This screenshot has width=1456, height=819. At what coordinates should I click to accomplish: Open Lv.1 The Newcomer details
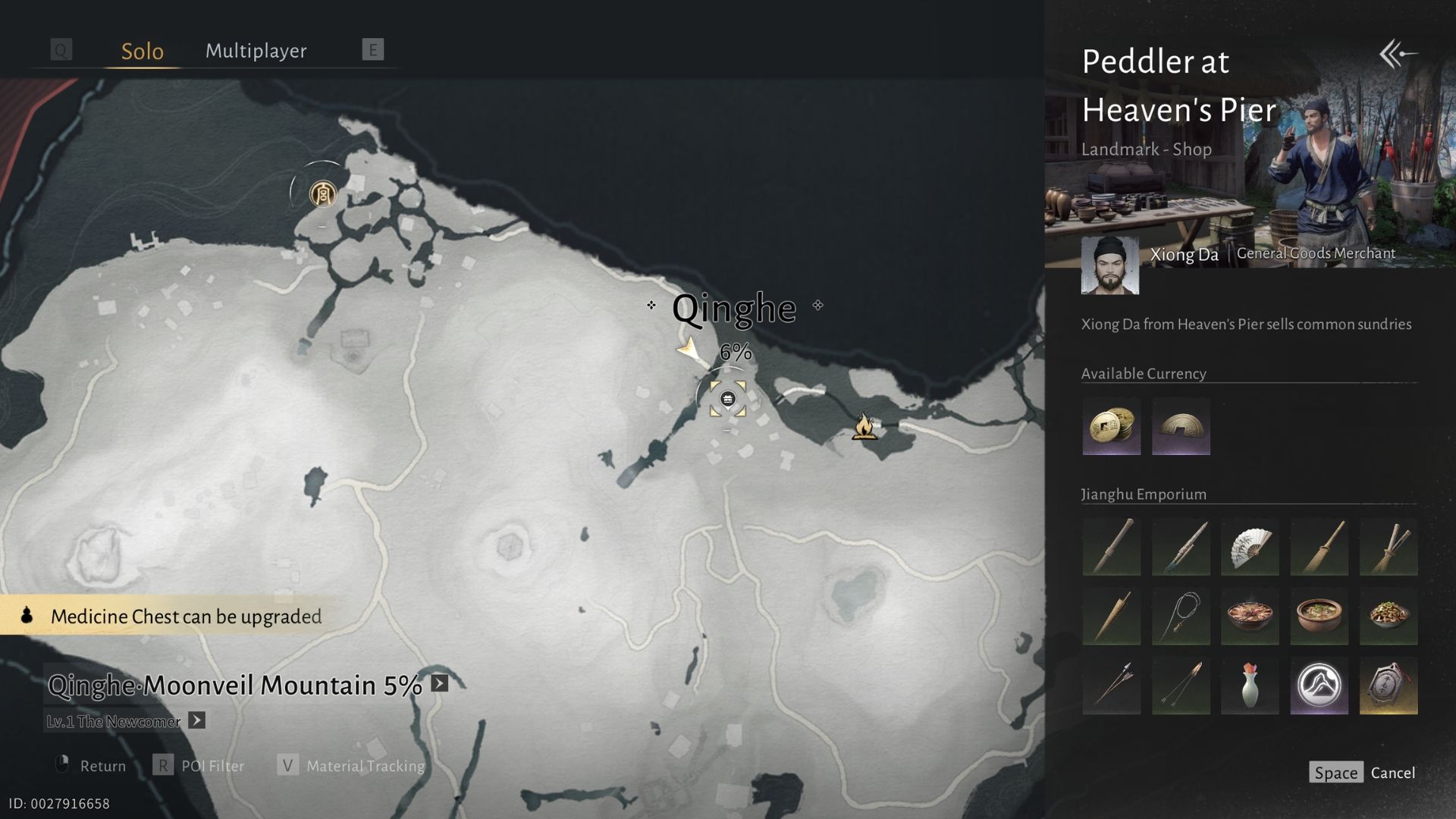tap(196, 720)
